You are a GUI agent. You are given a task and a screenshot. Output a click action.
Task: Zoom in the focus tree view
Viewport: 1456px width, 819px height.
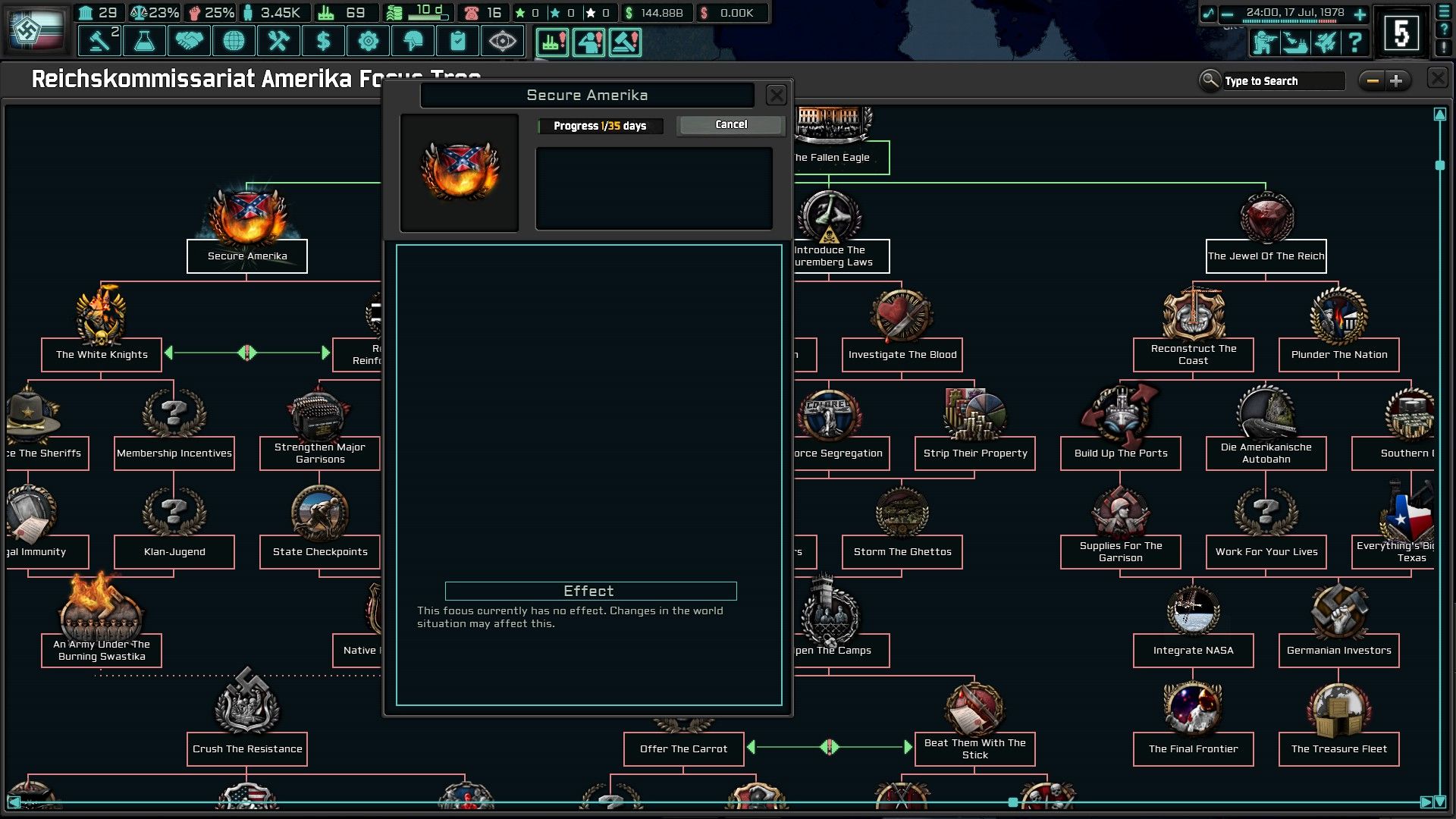(1397, 81)
